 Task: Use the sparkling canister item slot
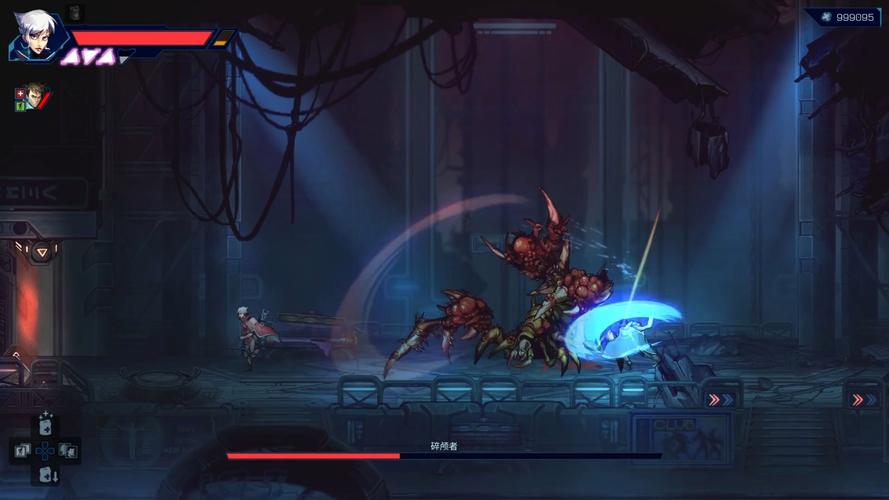click(45, 424)
